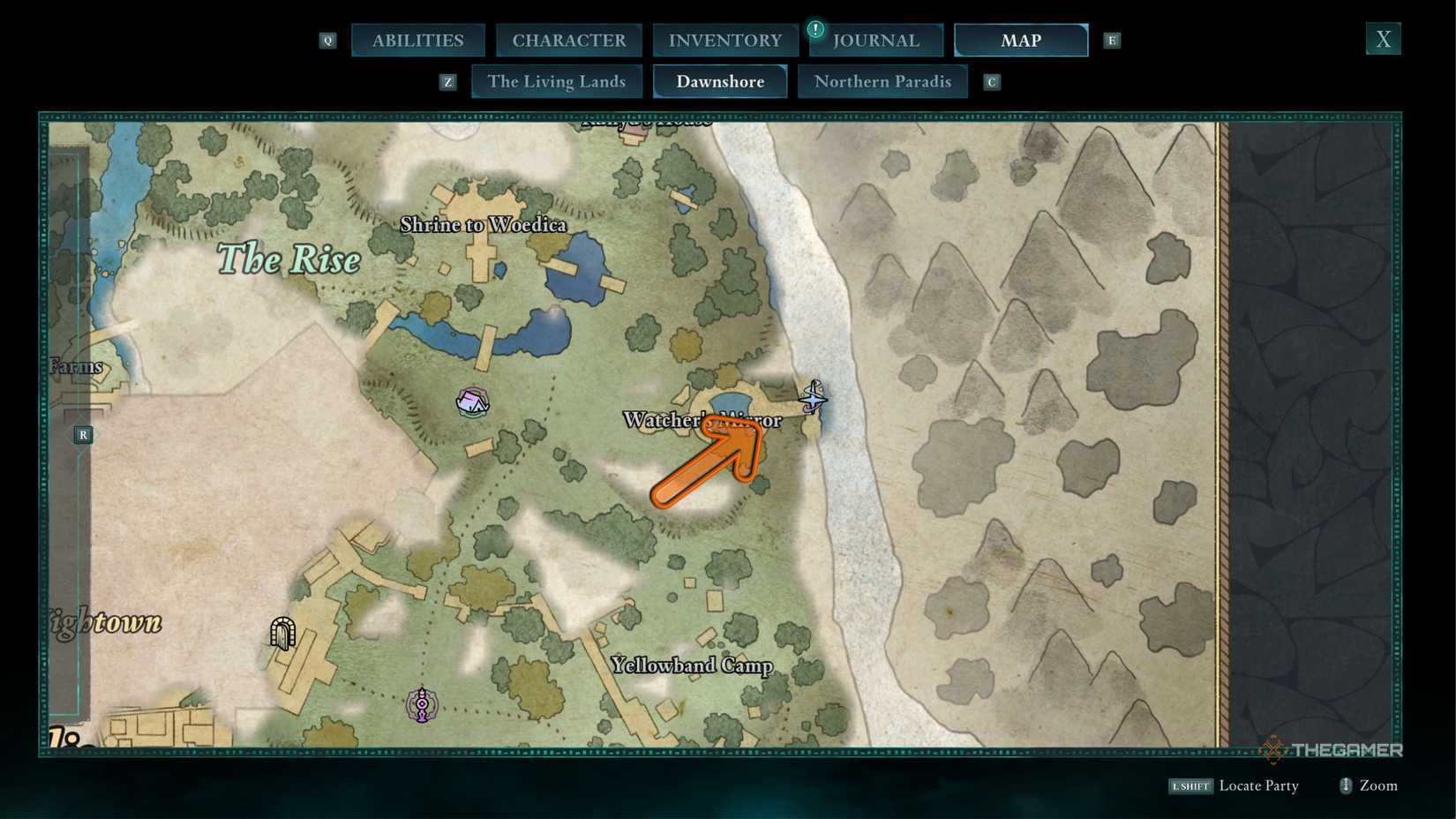Open the CHARACTER screen
Screen dimensions: 1456x819
(568, 40)
